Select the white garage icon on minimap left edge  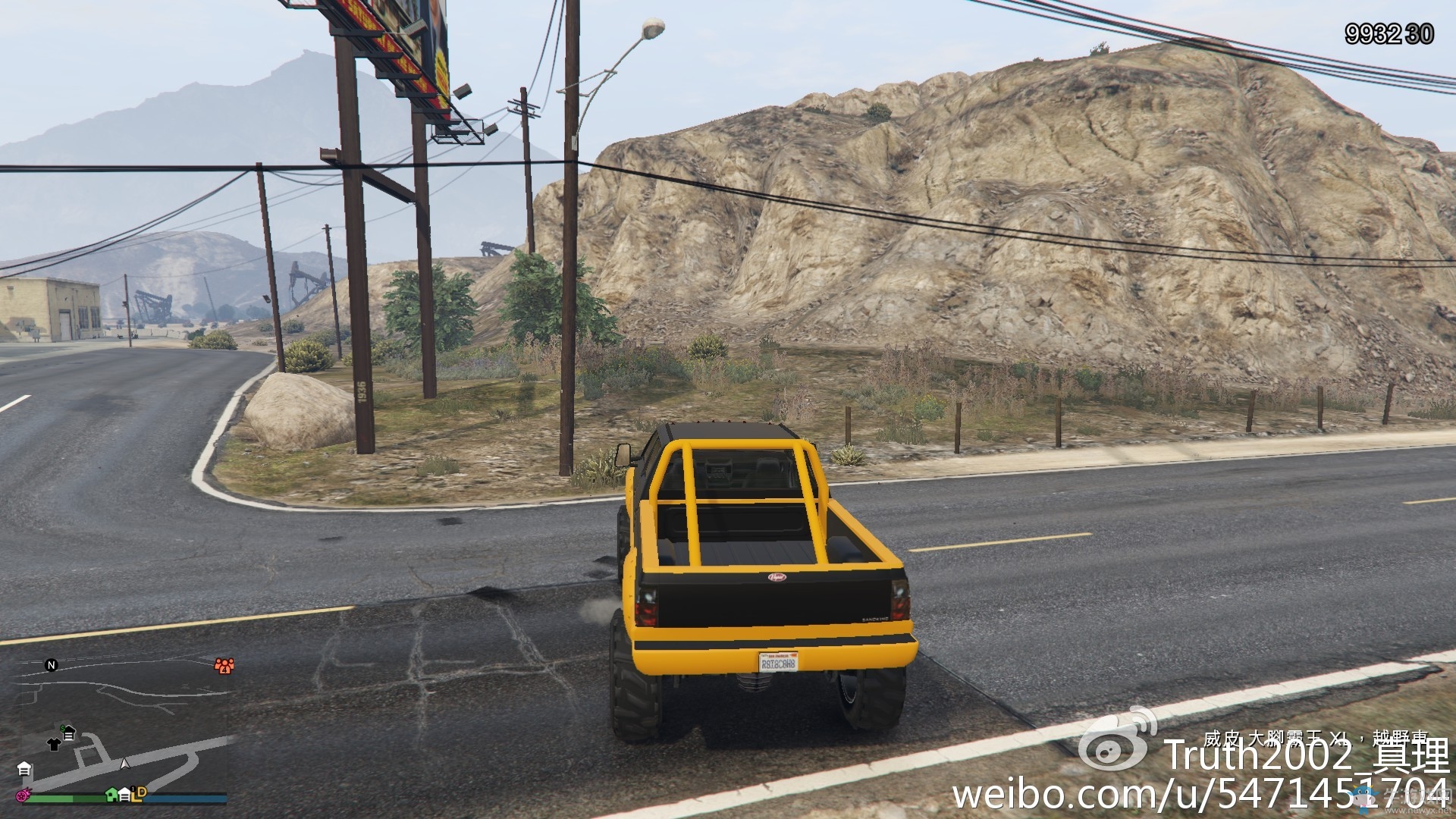[x=25, y=769]
